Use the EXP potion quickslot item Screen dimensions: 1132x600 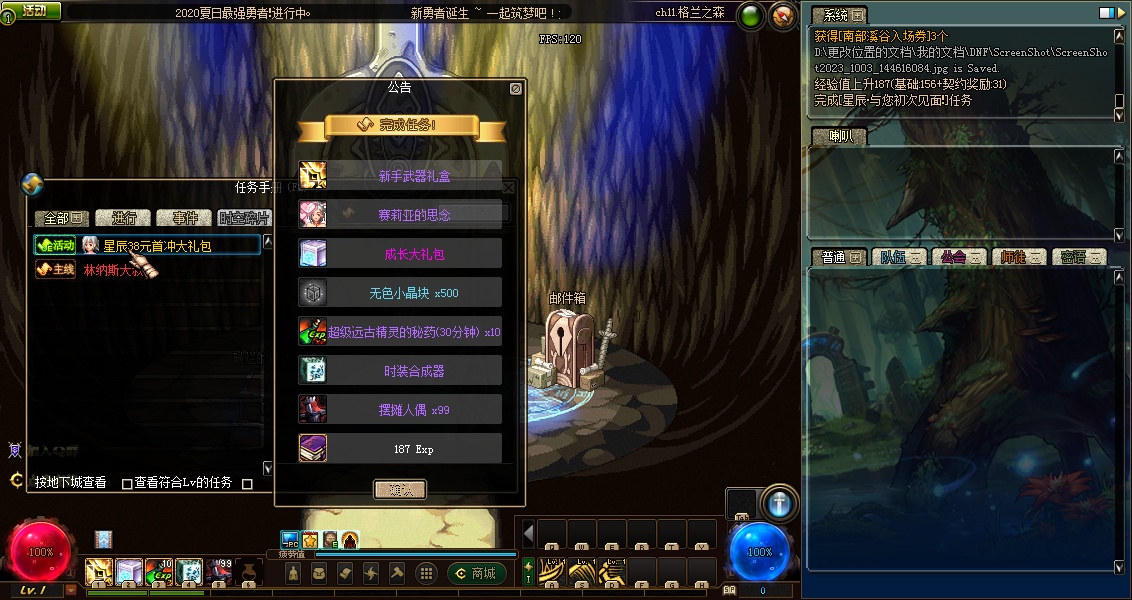[159, 572]
